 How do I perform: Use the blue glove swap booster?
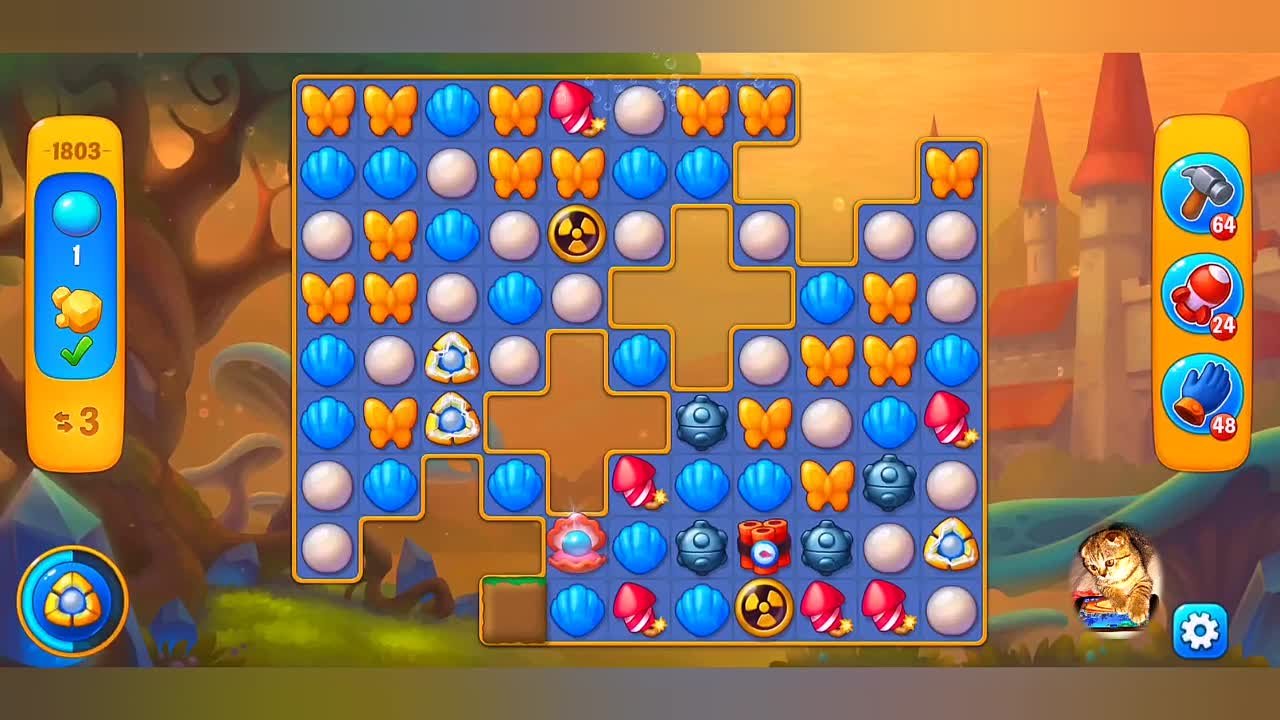coord(1200,395)
